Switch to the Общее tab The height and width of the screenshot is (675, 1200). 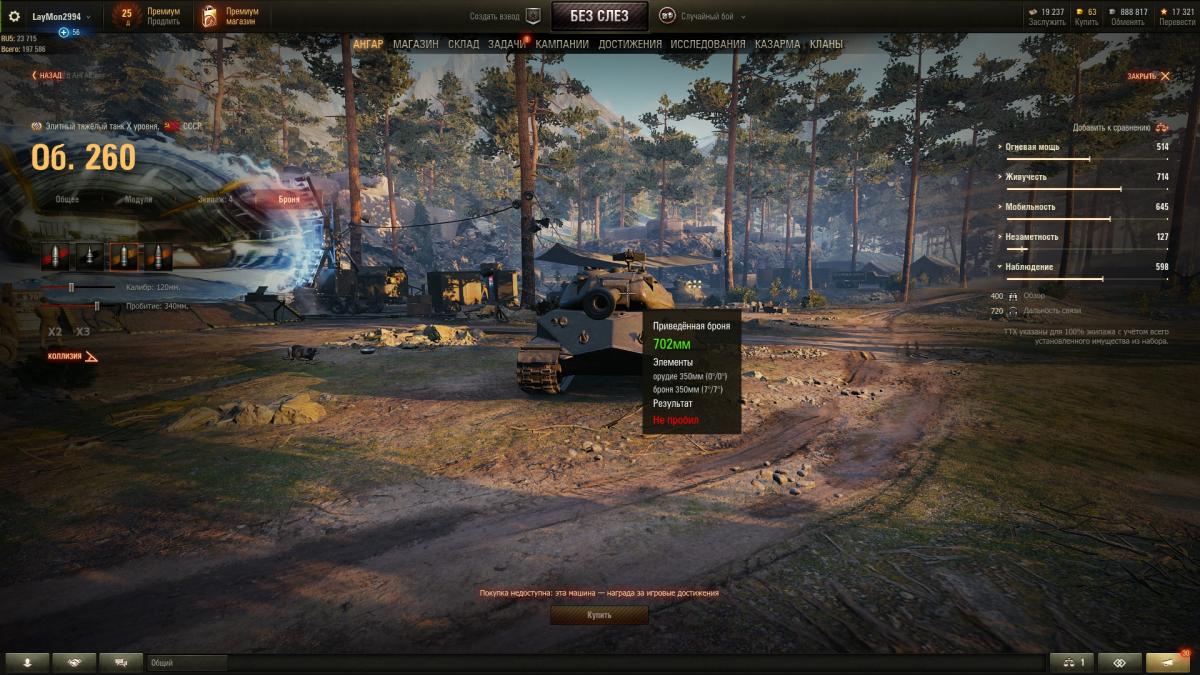[x=67, y=199]
